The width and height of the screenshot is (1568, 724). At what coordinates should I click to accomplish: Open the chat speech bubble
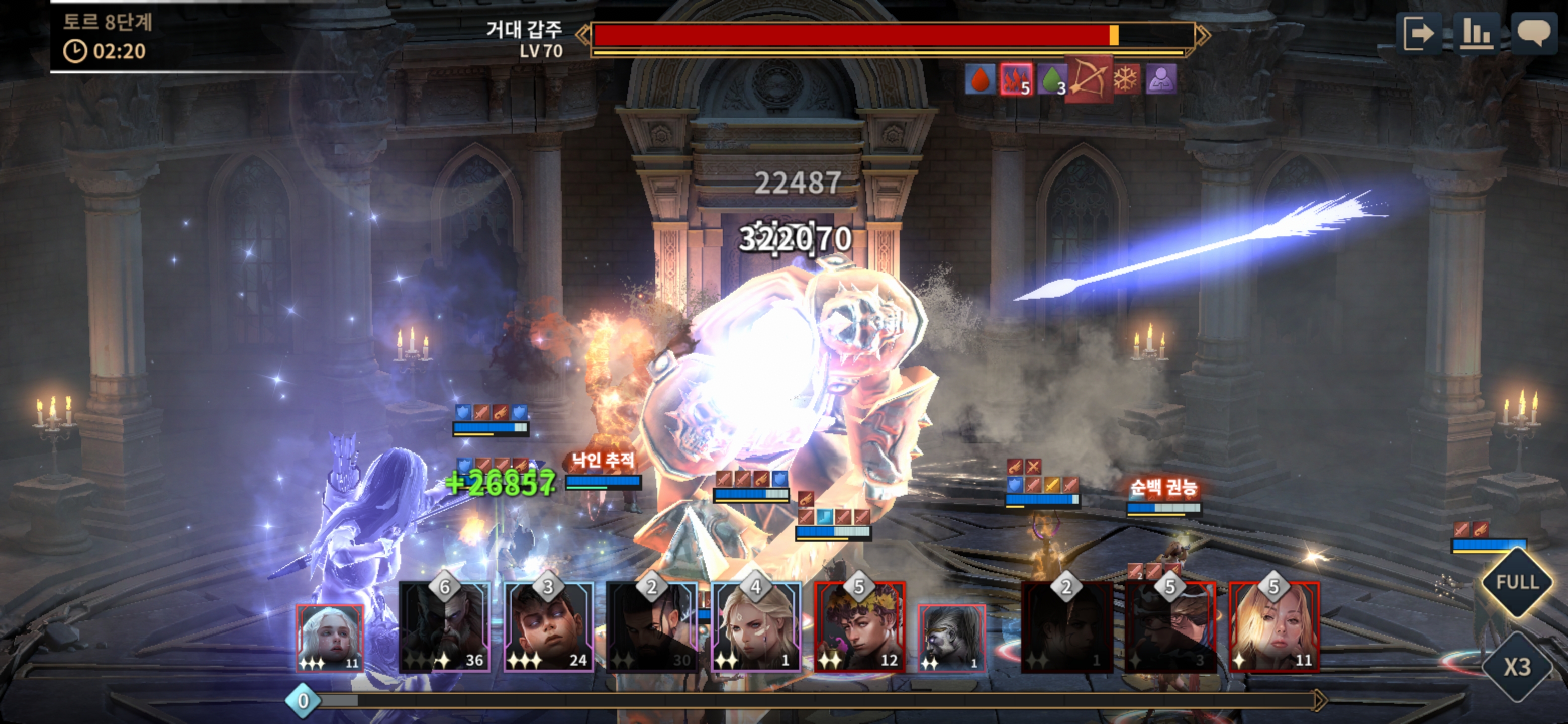pyautogui.click(x=1533, y=33)
